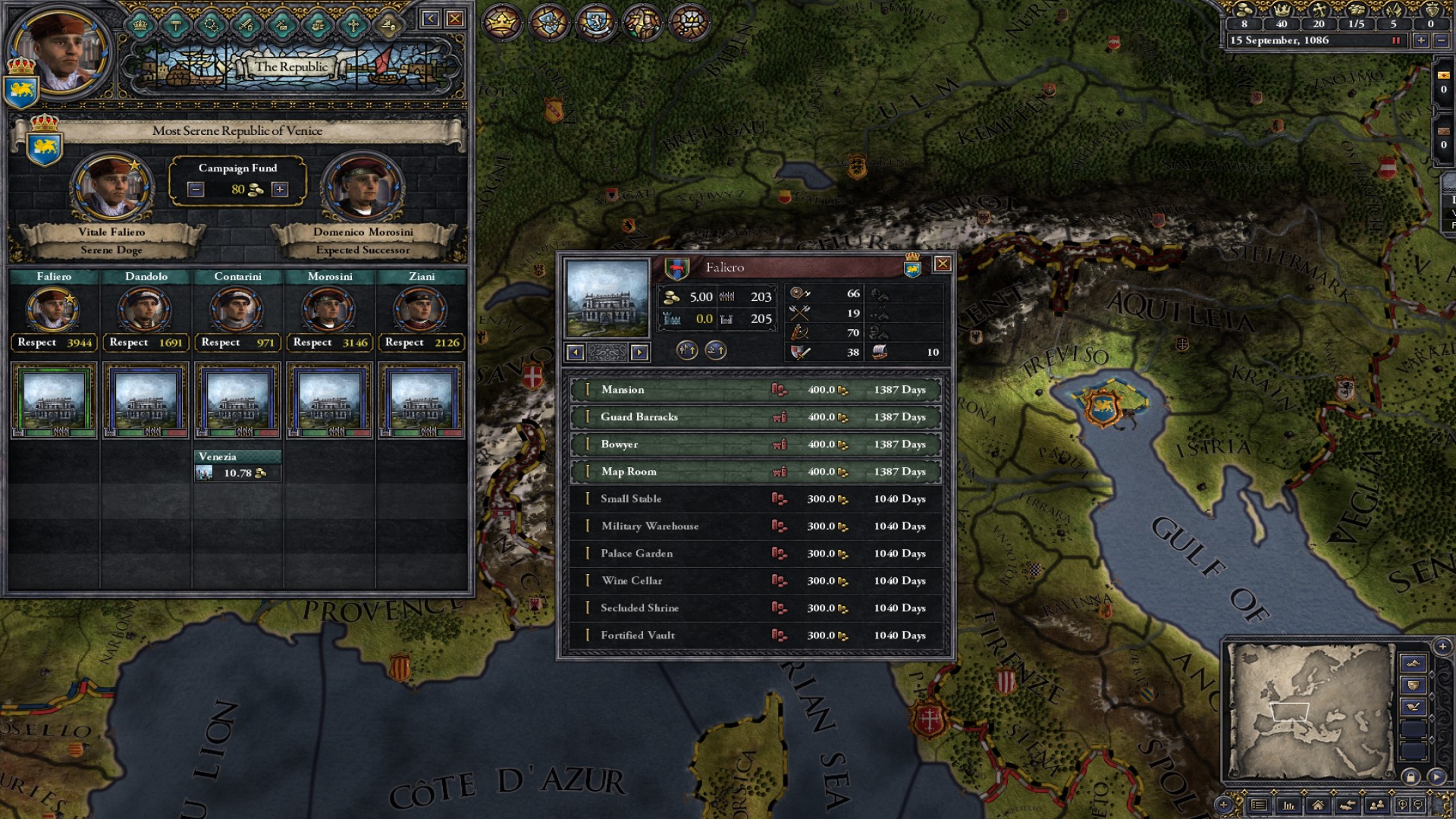Increase game speed with the plus control
Viewport: 1456px width, 819px height.
coord(1422,41)
